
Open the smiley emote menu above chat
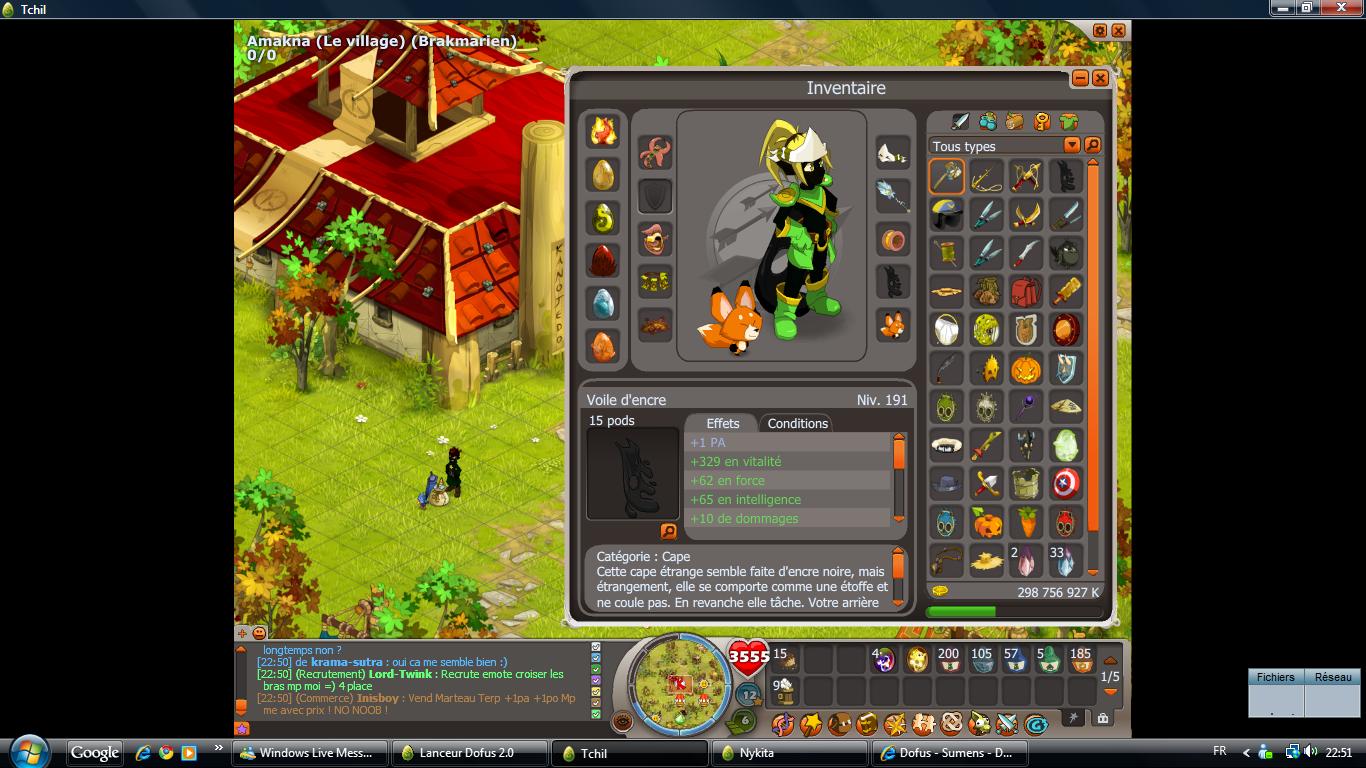point(259,633)
